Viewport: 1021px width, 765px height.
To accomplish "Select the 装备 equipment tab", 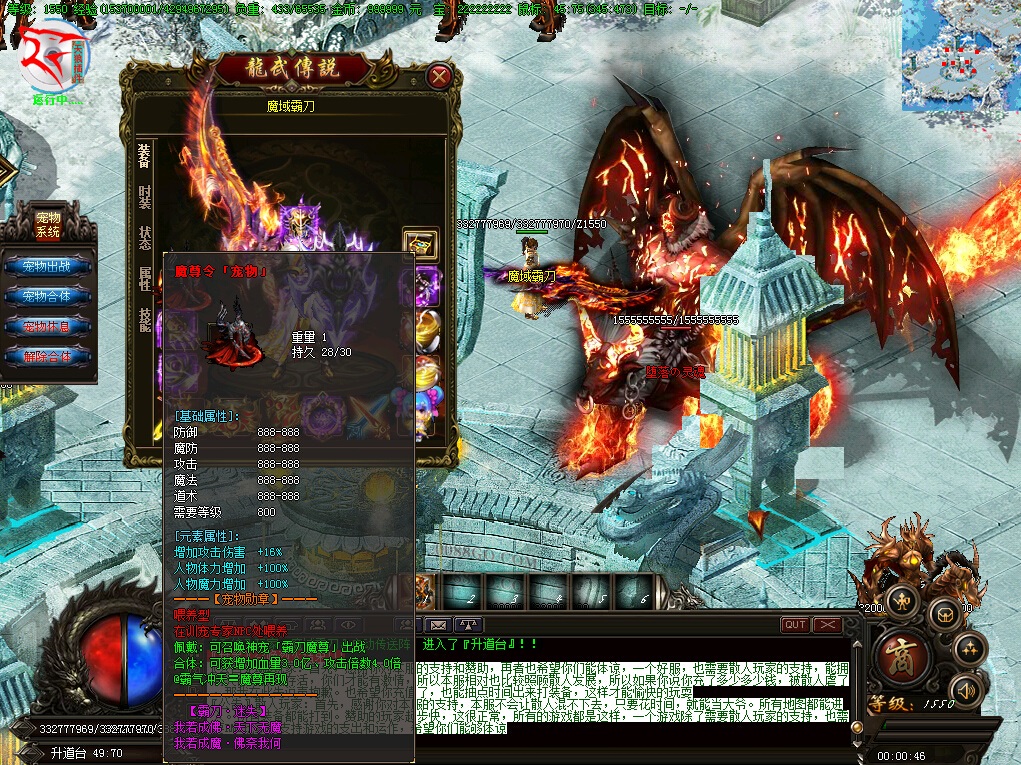I will pos(145,155).
